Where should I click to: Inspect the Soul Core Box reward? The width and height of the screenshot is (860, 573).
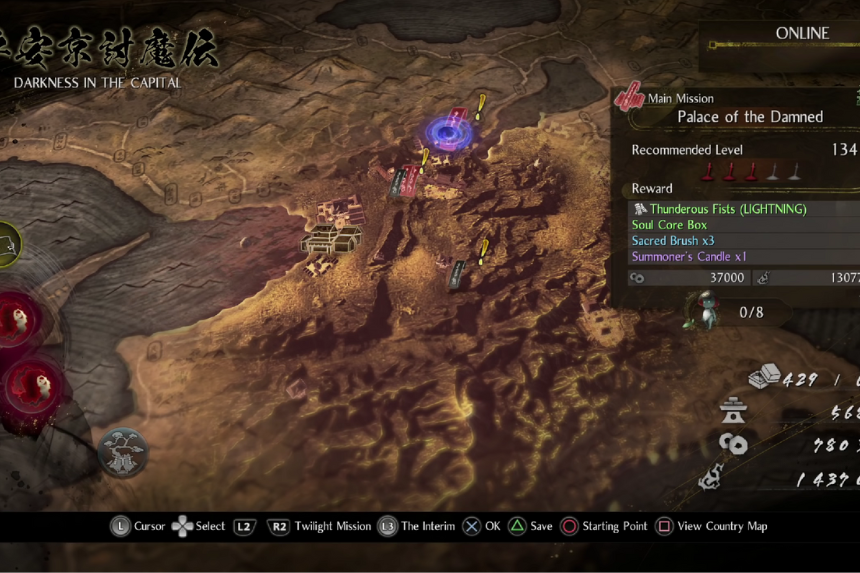coord(669,225)
